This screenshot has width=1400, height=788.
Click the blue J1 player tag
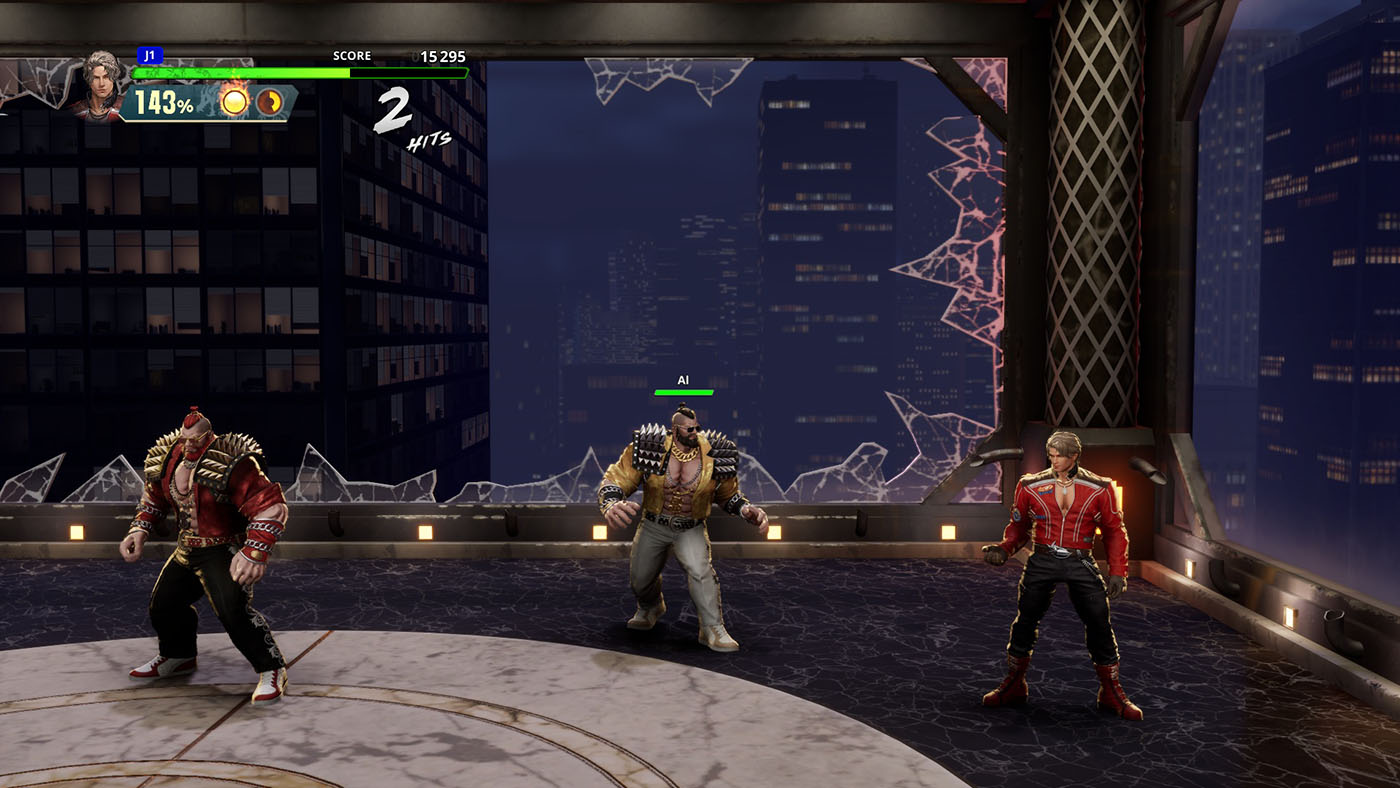tap(150, 56)
